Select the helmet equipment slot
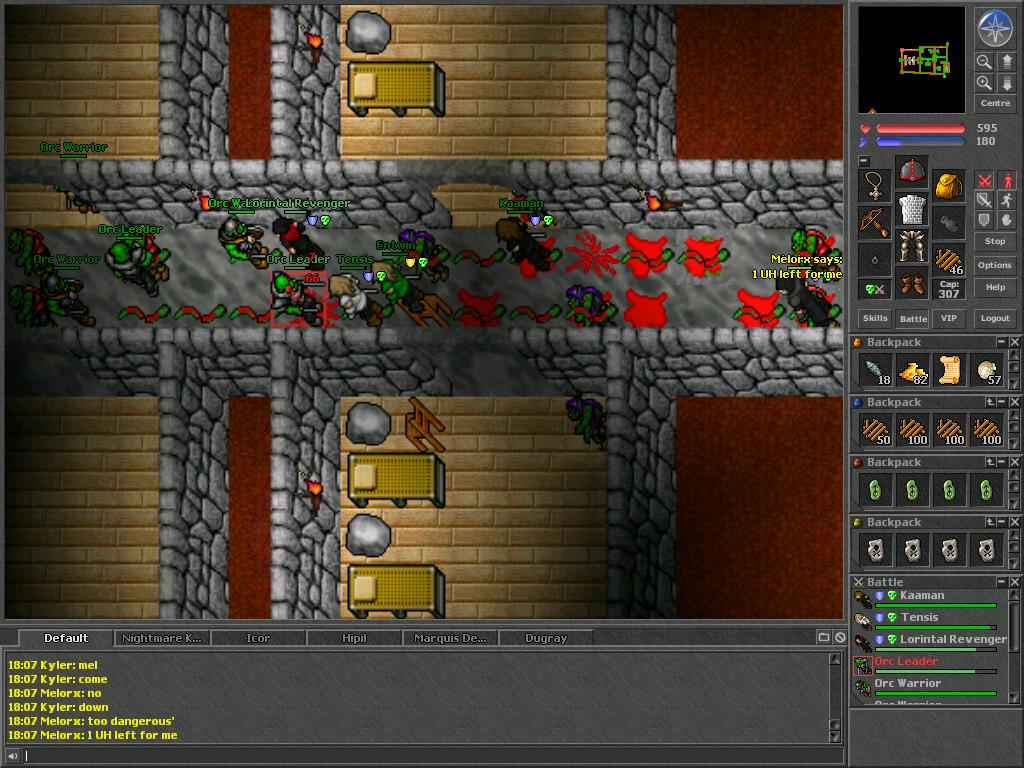Screen dimensions: 1024x768 (x=912, y=172)
